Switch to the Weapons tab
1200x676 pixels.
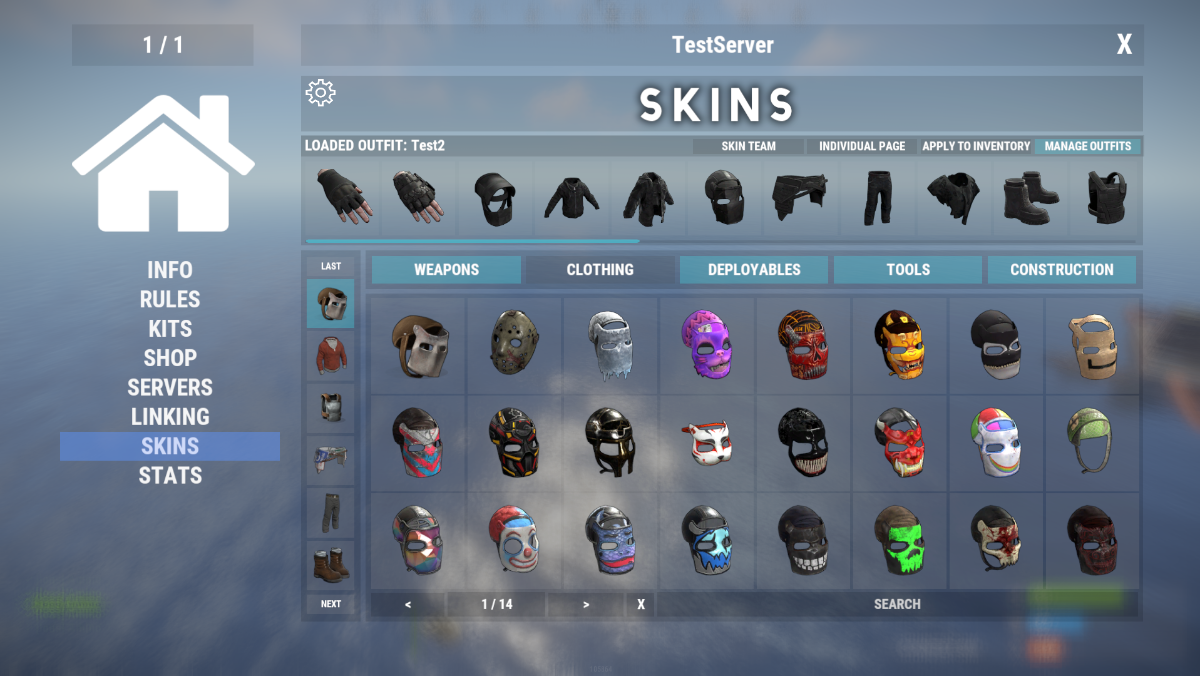pos(446,270)
